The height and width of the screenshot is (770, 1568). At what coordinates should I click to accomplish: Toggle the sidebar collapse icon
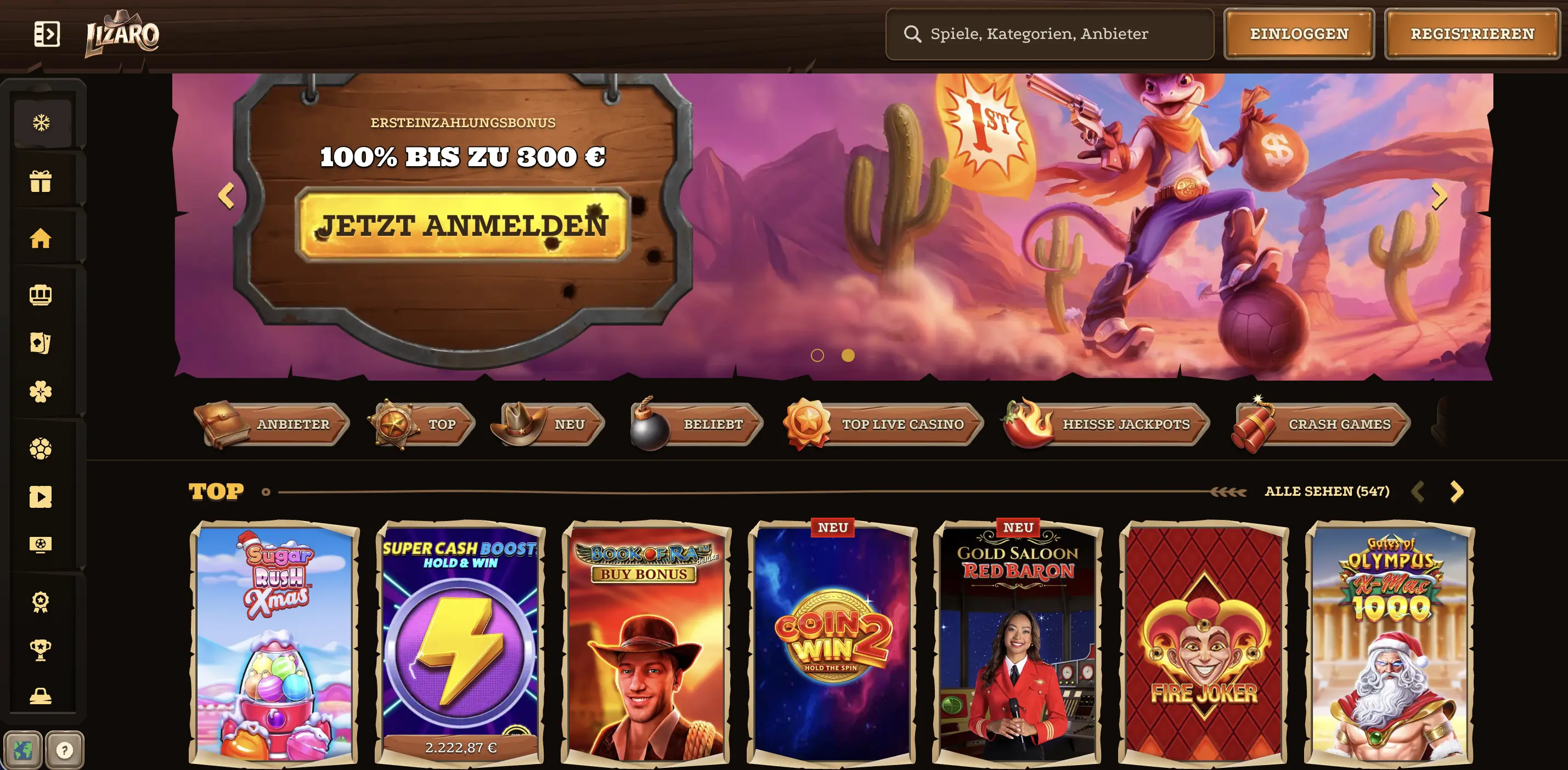click(x=47, y=34)
